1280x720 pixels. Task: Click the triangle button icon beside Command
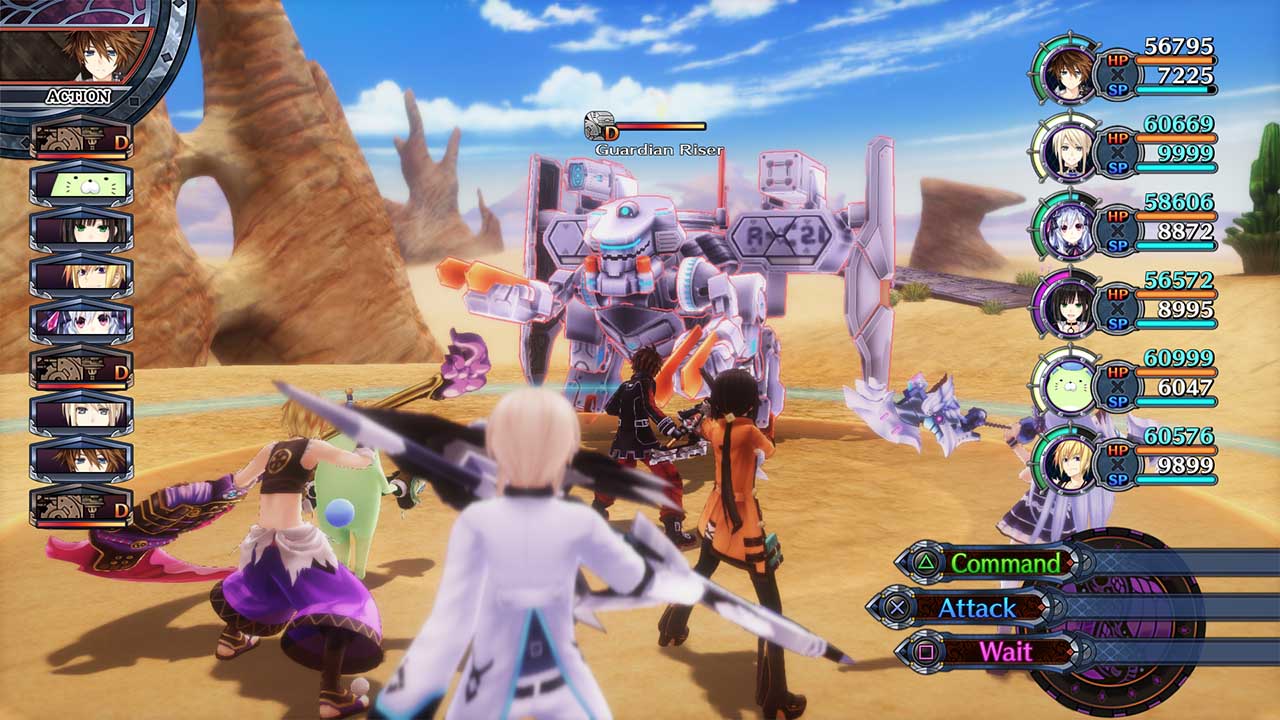926,564
